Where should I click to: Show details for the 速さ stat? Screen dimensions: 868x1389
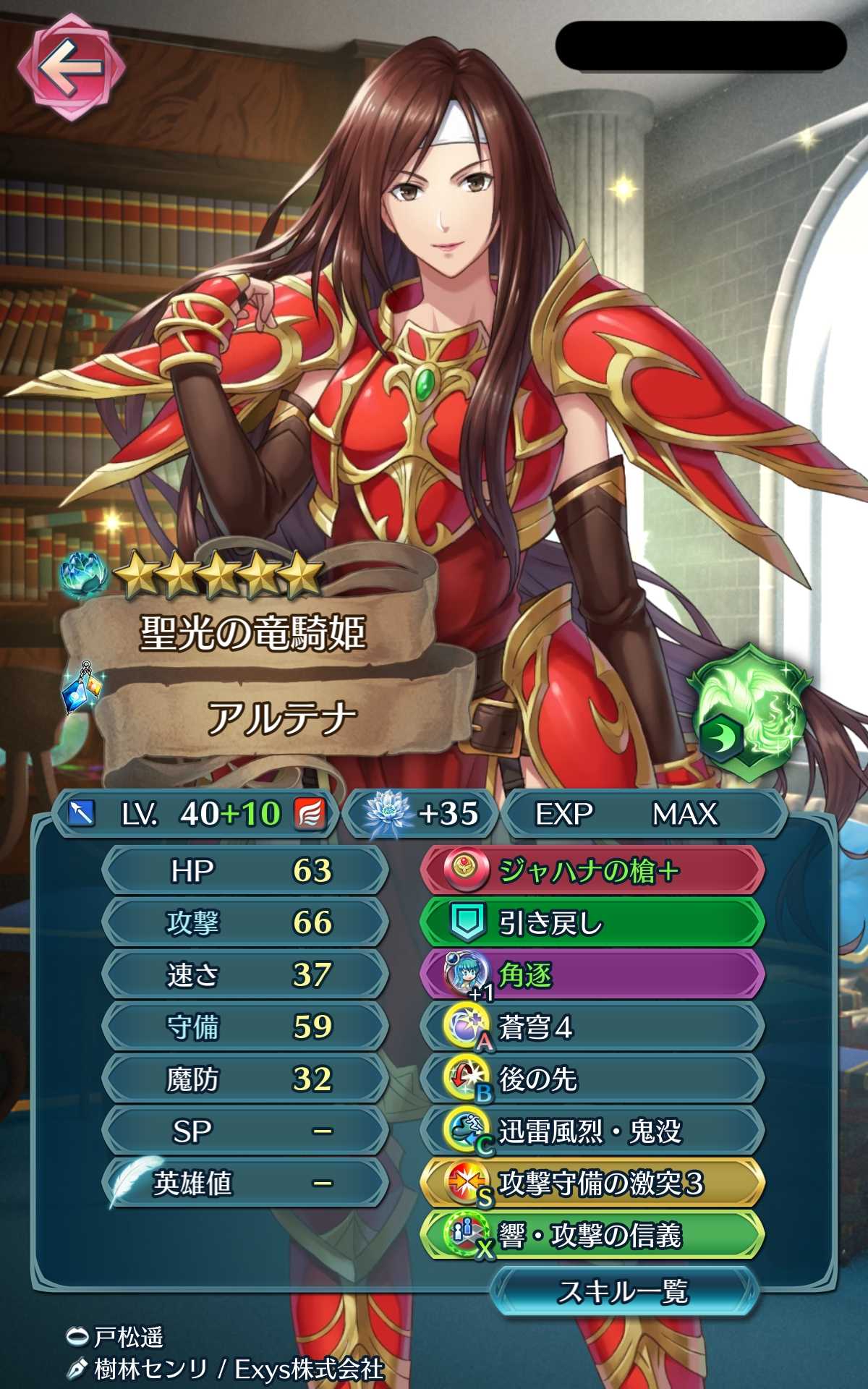244,974
